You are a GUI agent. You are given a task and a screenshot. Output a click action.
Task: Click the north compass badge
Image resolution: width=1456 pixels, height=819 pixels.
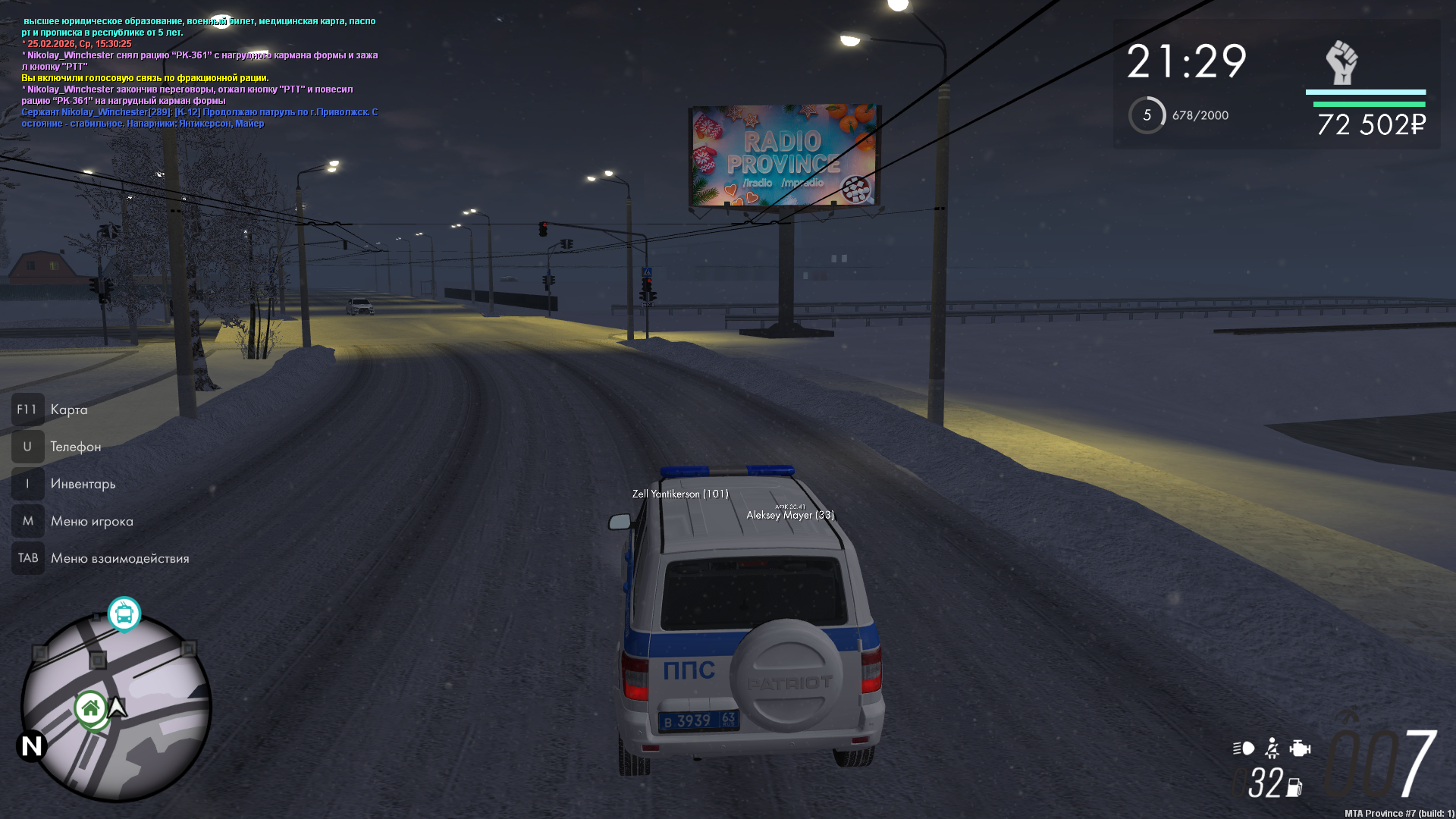click(x=32, y=746)
